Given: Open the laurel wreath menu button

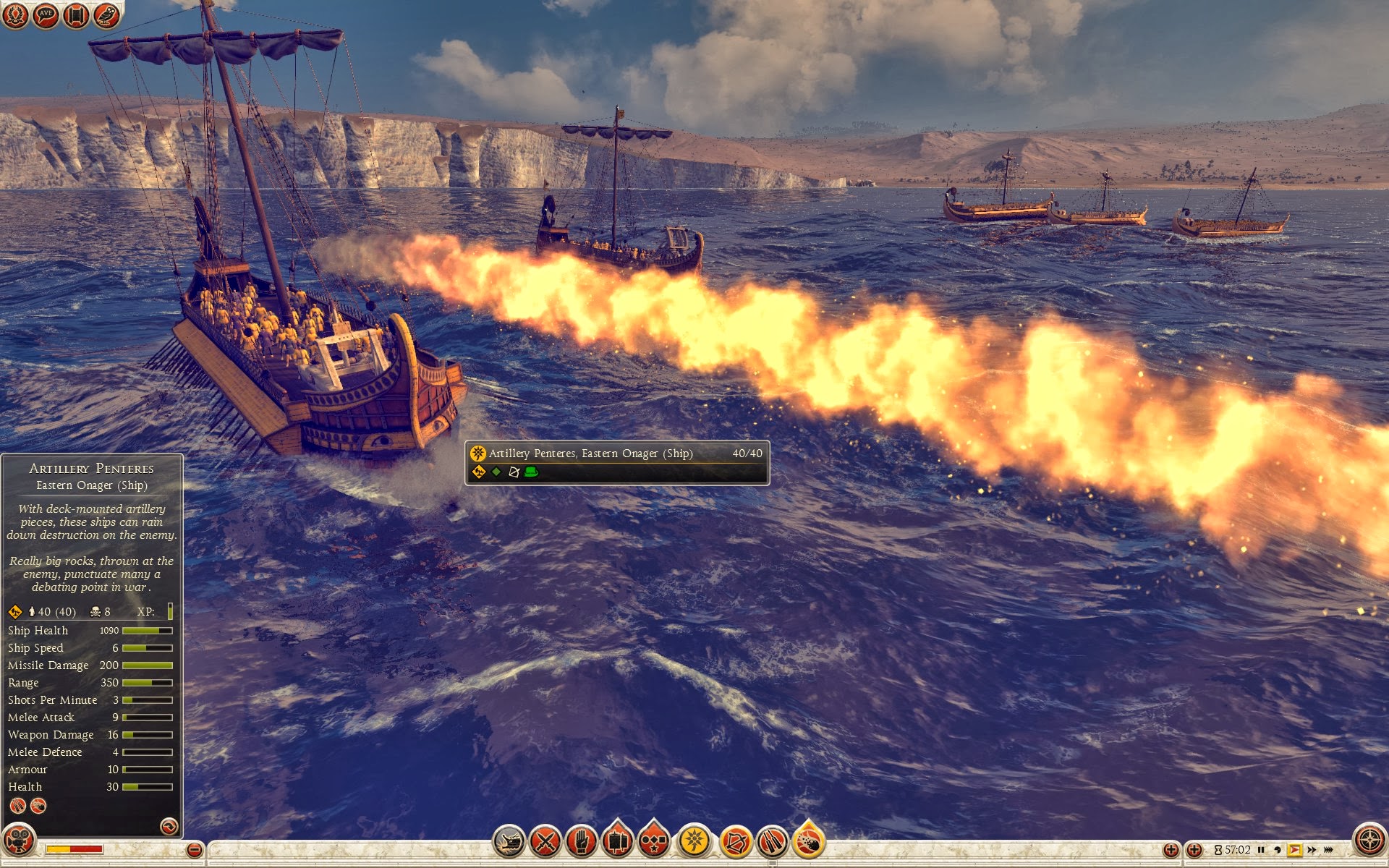Looking at the screenshot, I should (x=15, y=15).
